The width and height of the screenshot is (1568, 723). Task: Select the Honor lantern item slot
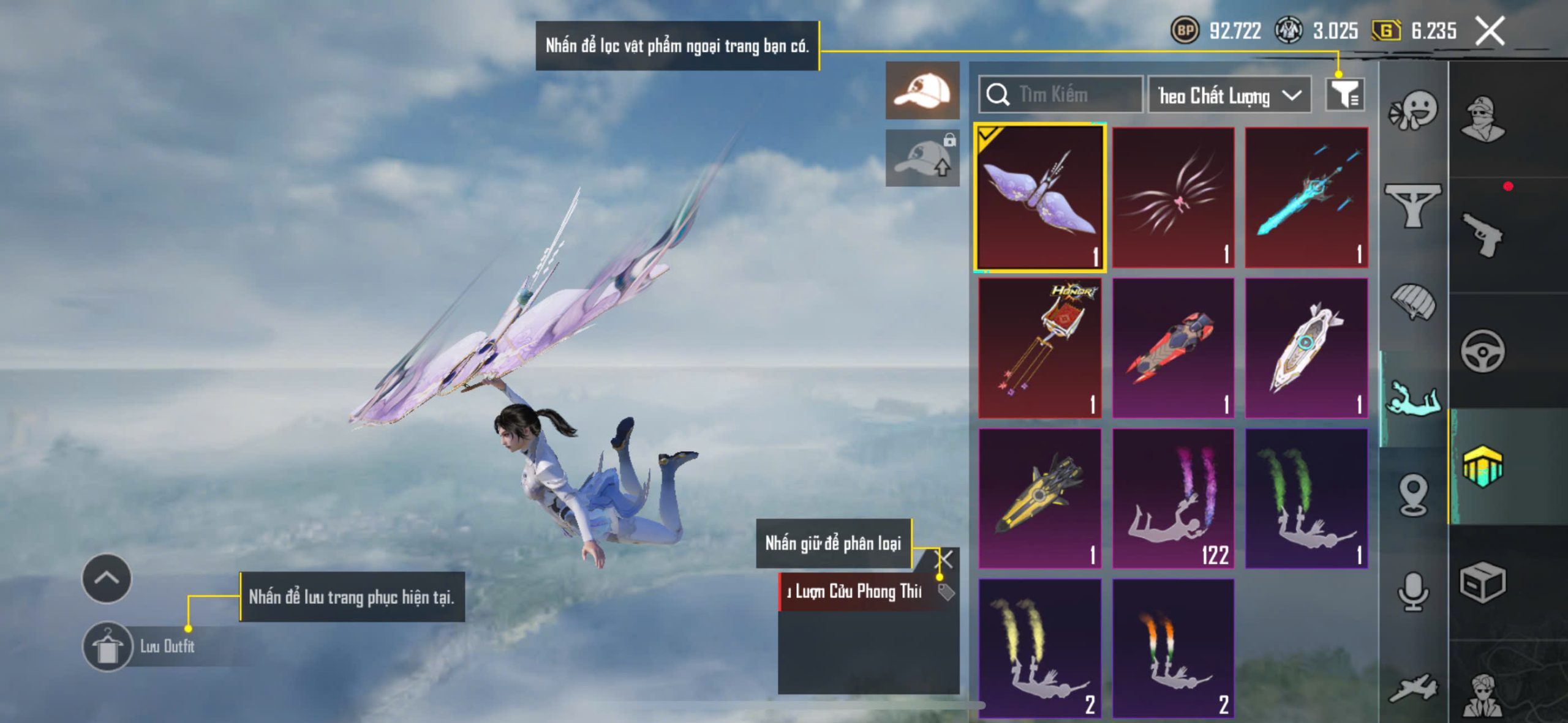(x=1040, y=348)
